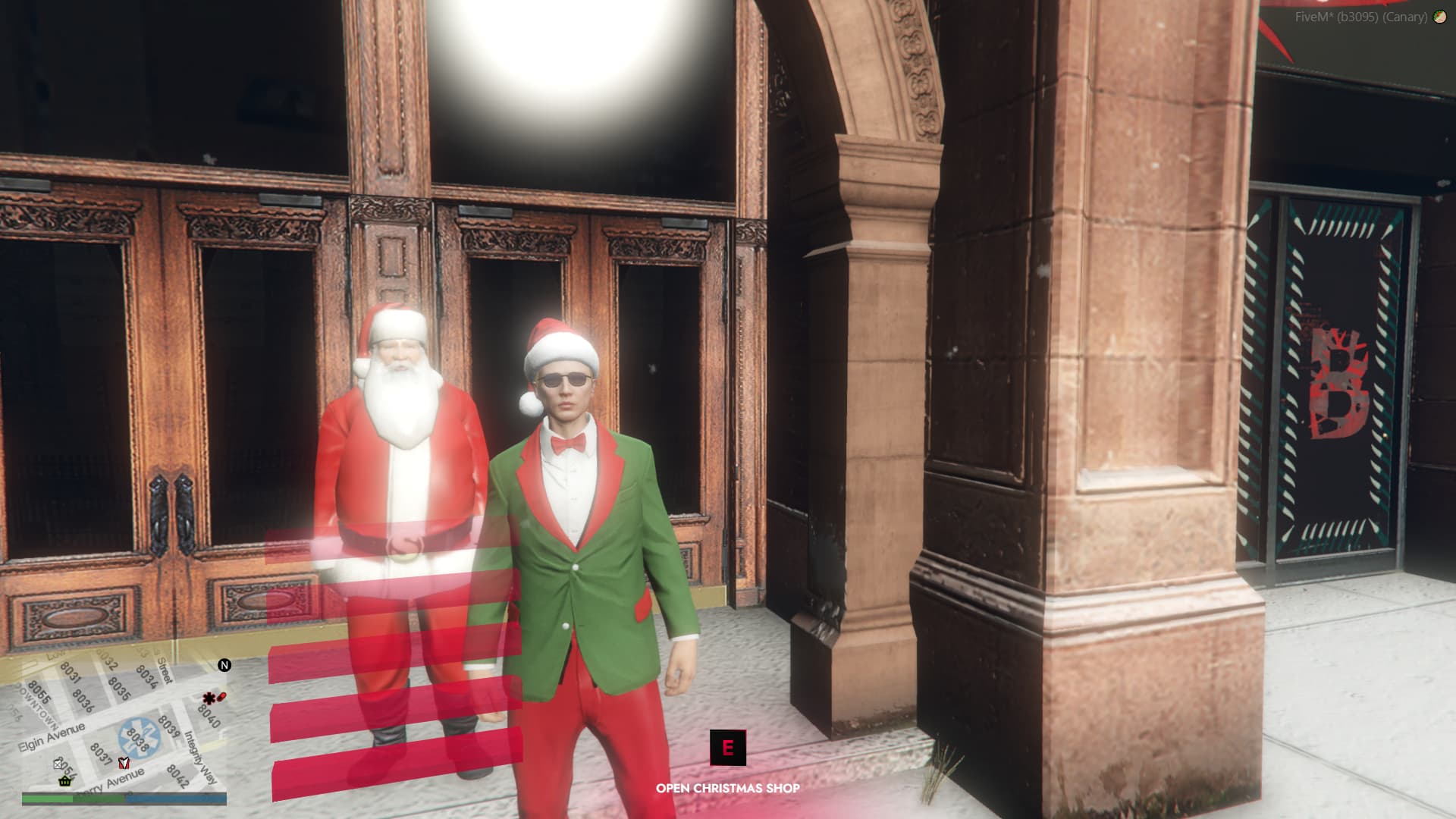Viewport: 1456px width, 819px height.
Task: Select the blue medical cross blip on the minimap
Action: [139, 737]
